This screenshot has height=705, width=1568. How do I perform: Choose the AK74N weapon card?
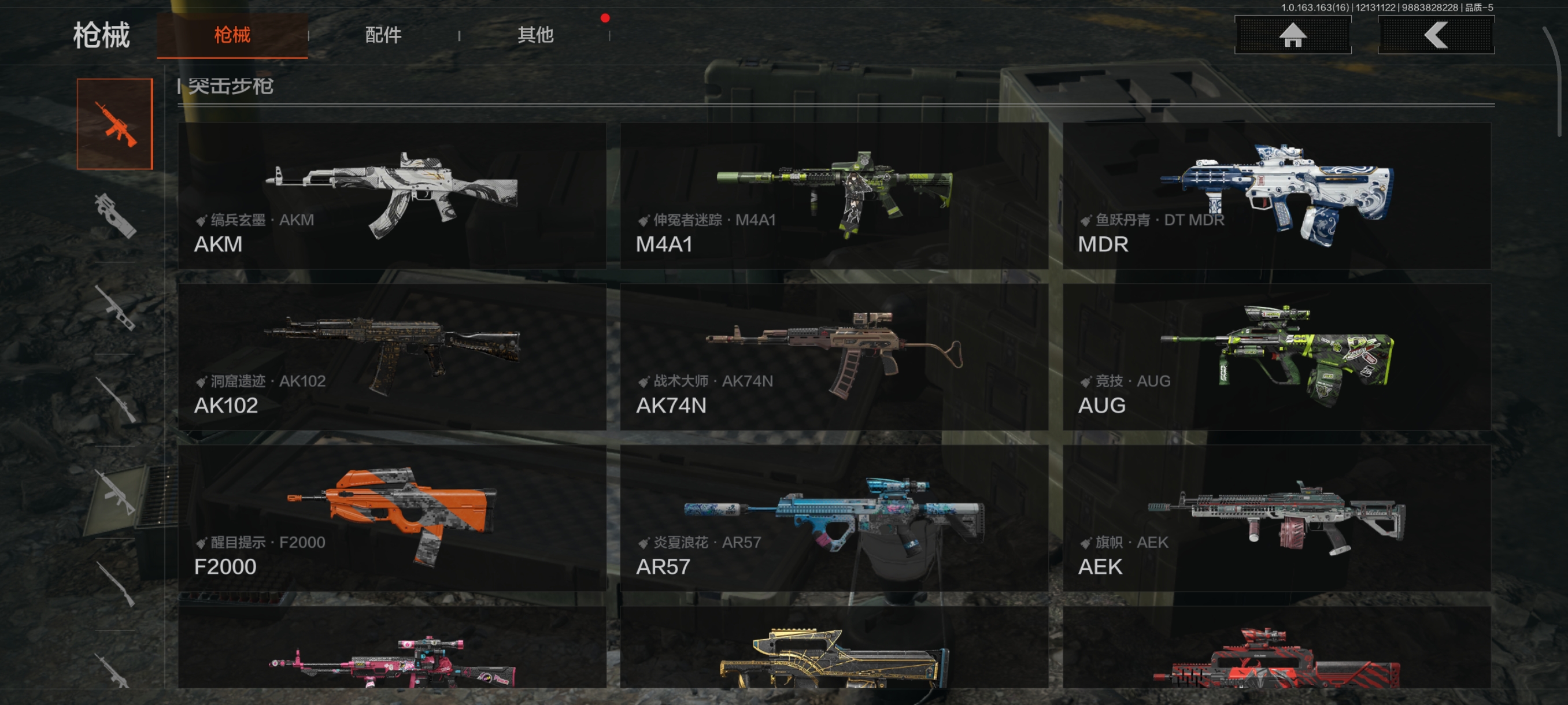pos(834,357)
